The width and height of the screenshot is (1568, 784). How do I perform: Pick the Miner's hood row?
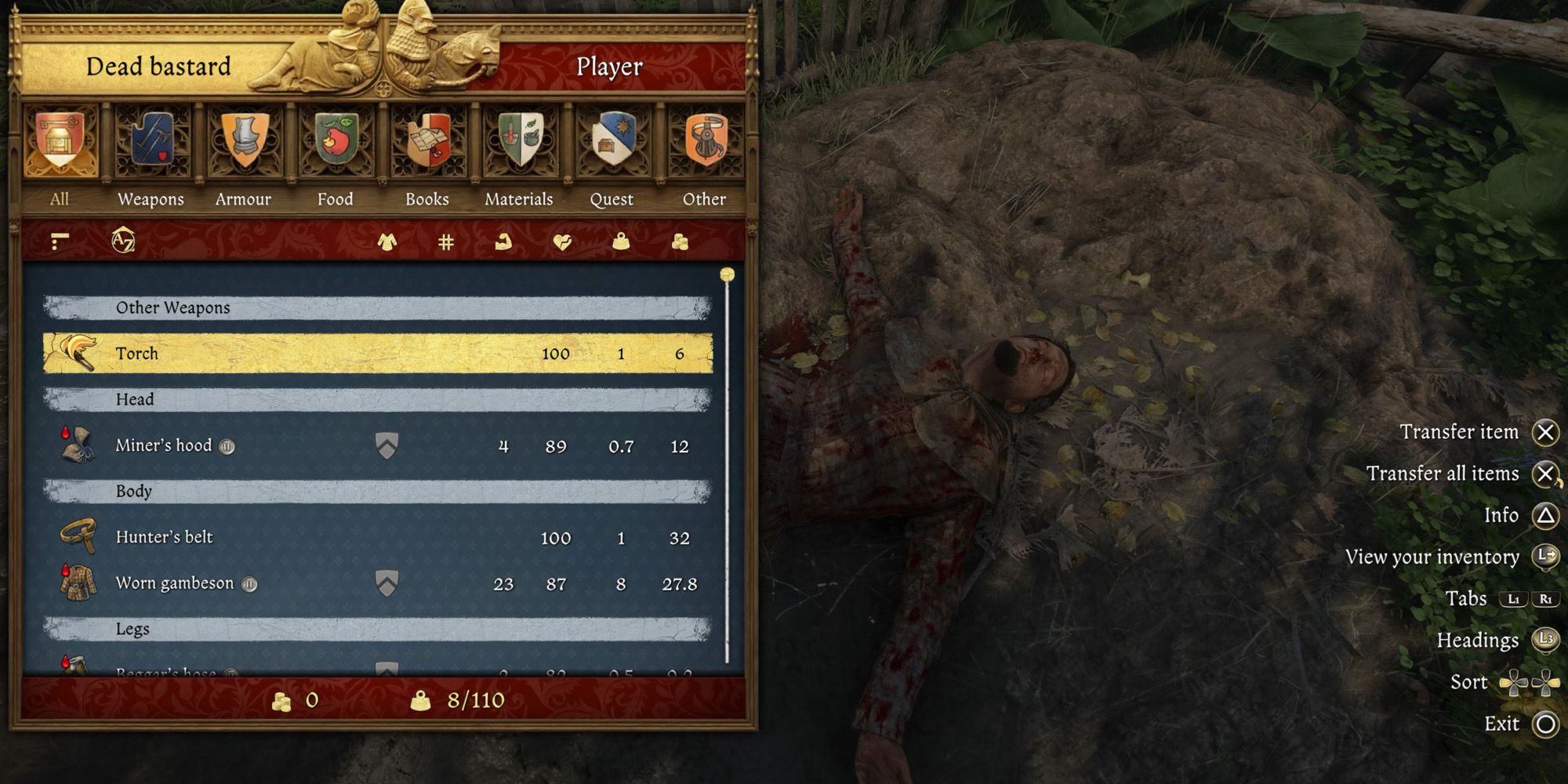coord(377,446)
